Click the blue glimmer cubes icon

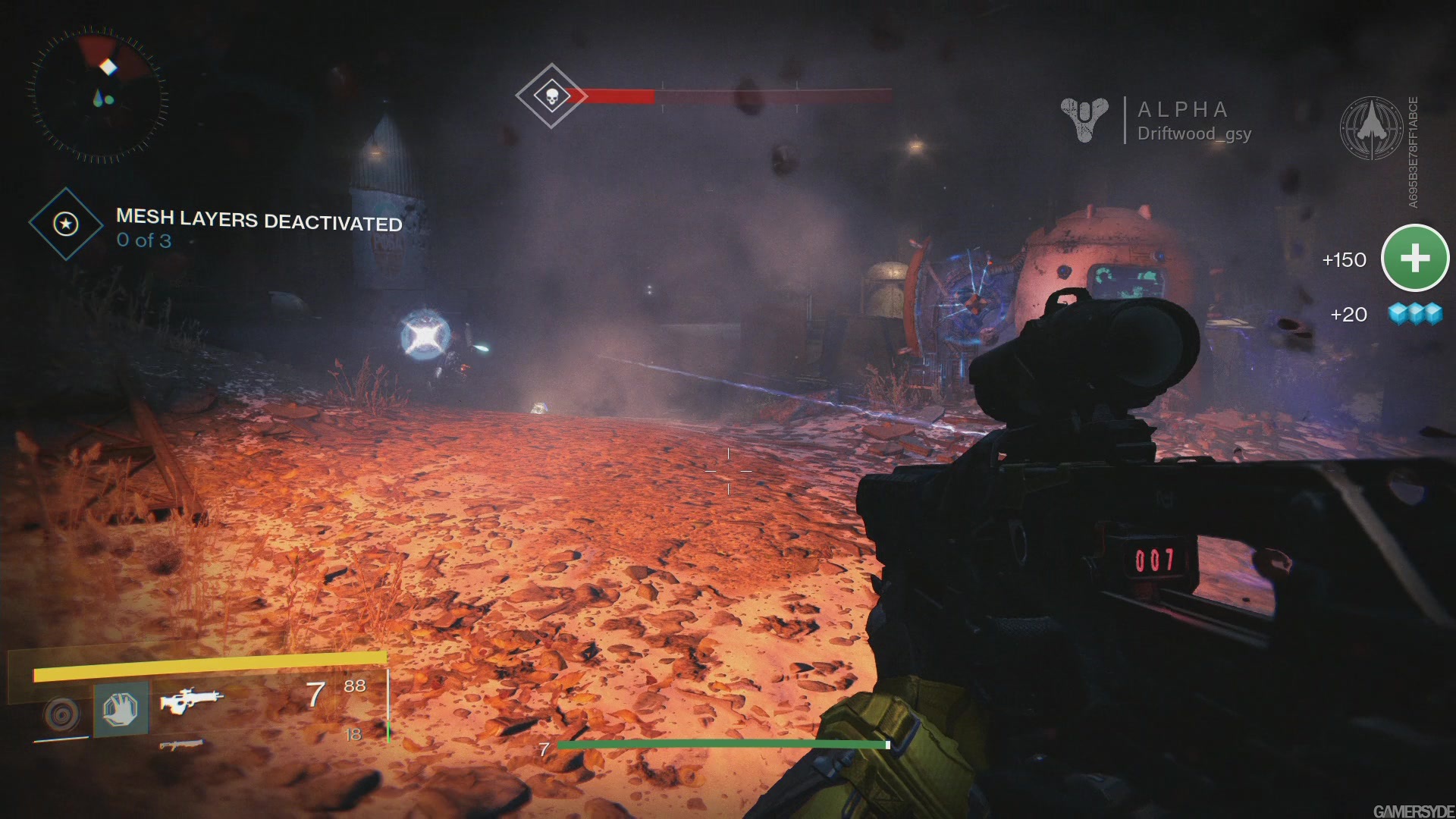click(1415, 313)
